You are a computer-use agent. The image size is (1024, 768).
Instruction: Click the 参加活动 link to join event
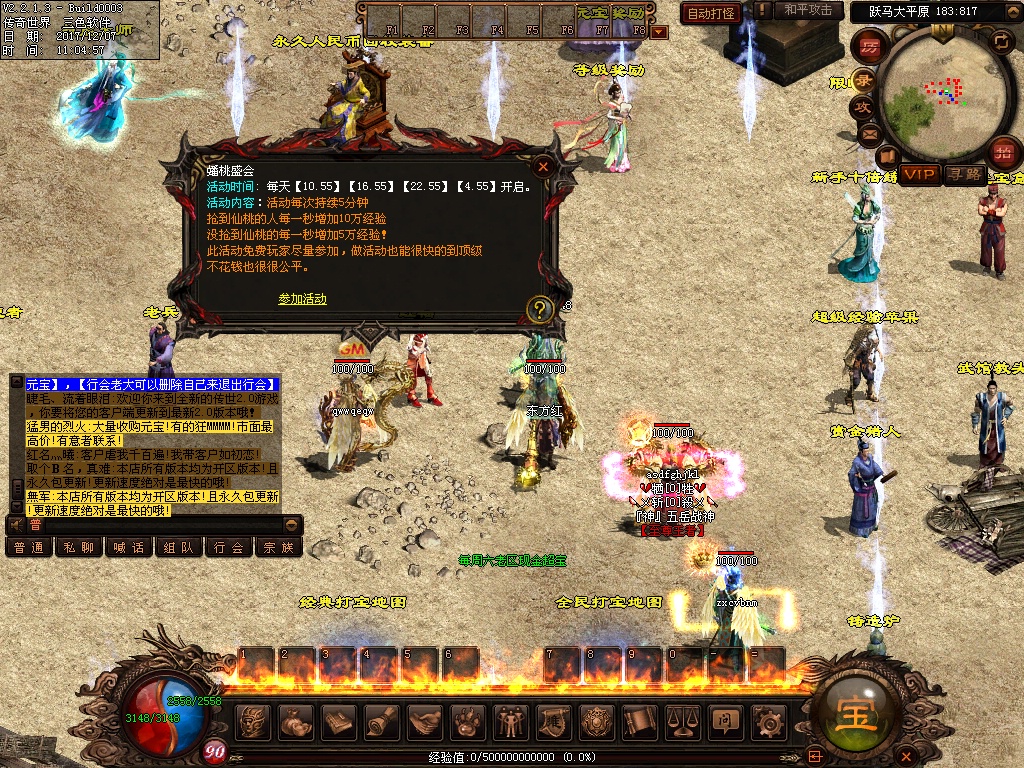[302, 299]
